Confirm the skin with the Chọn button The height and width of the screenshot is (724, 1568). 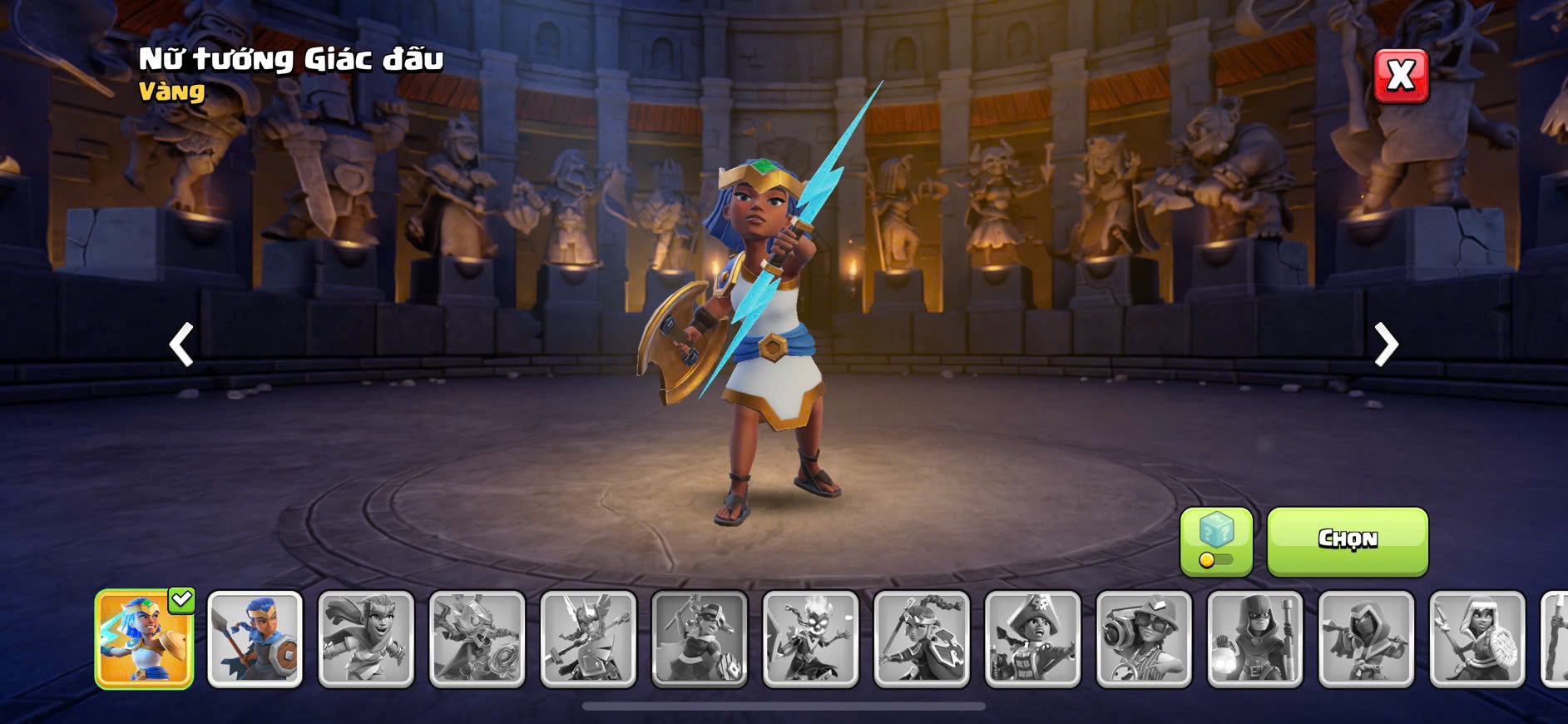point(1347,541)
